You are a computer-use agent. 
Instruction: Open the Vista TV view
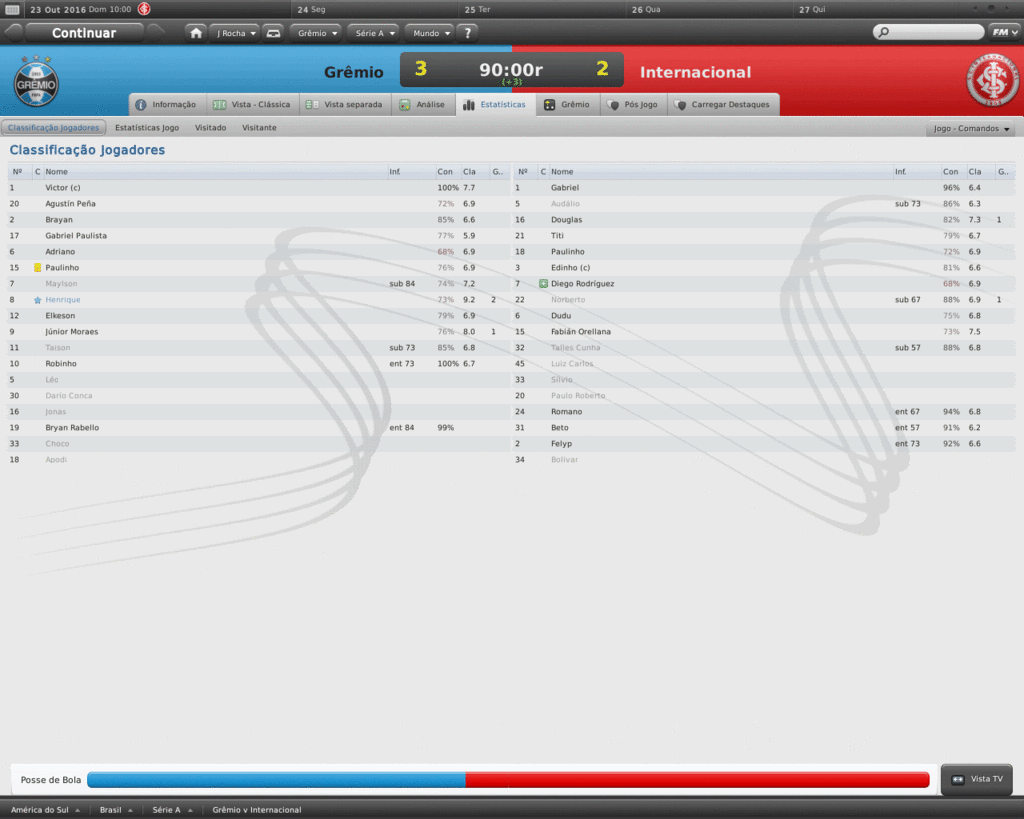click(x=977, y=779)
